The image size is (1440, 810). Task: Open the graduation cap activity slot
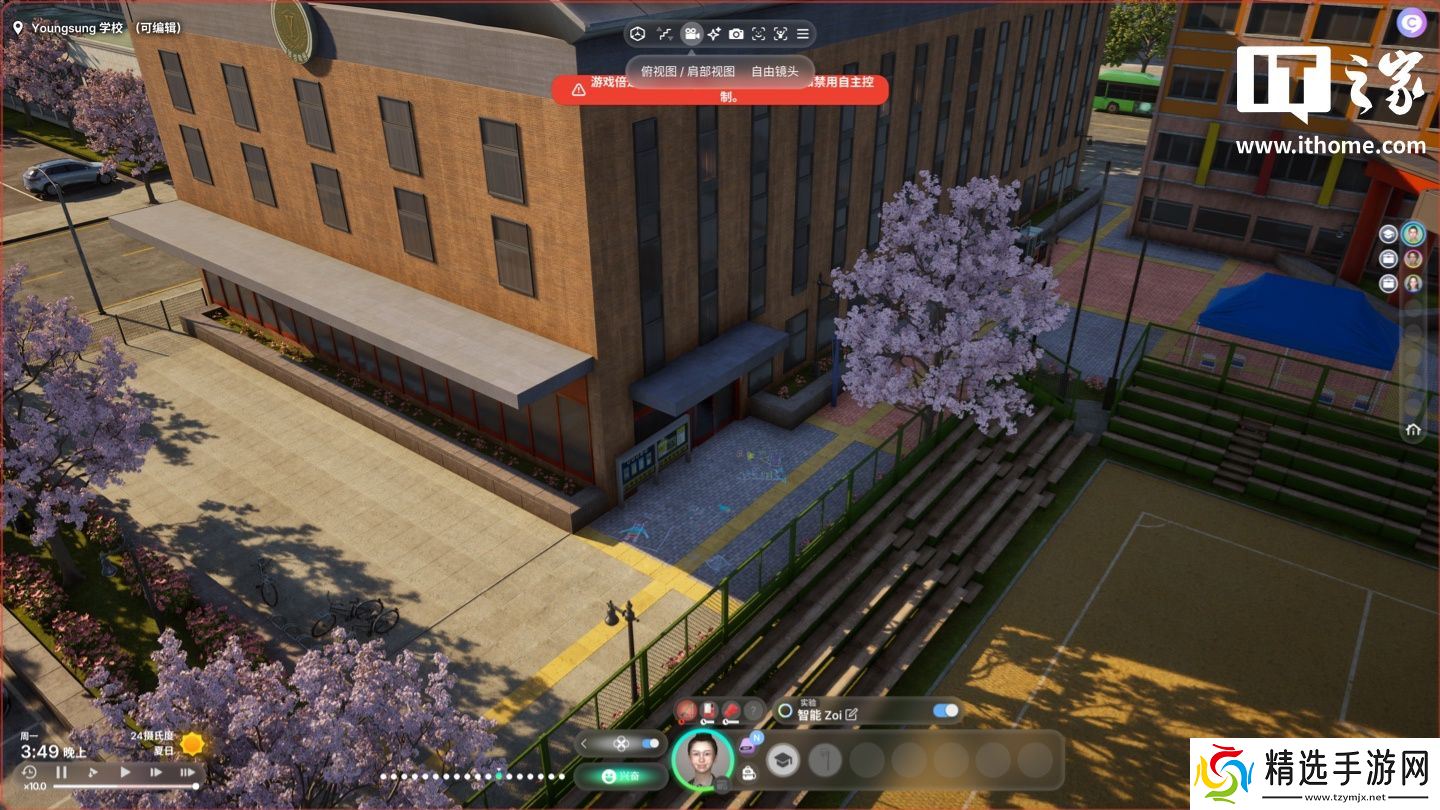(783, 761)
